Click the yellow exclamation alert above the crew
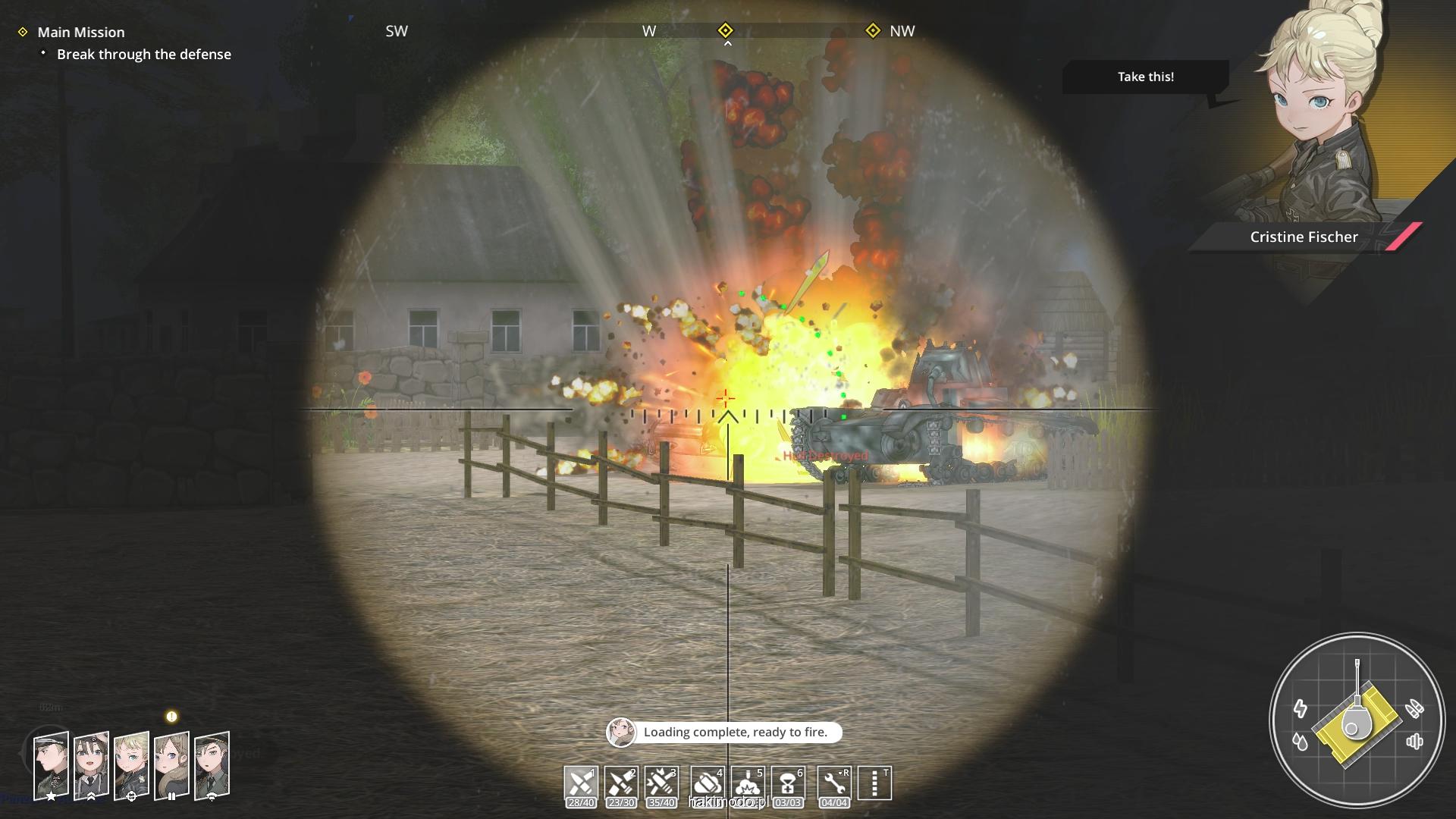Image resolution: width=1456 pixels, height=819 pixels. [x=171, y=717]
